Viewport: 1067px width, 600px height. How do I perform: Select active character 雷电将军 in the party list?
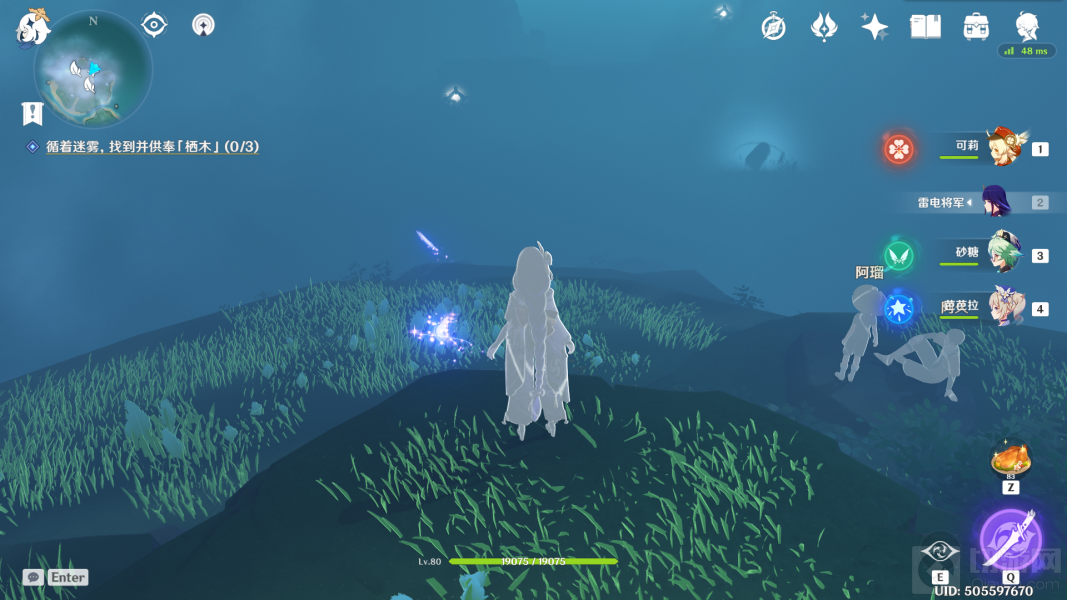(996, 202)
